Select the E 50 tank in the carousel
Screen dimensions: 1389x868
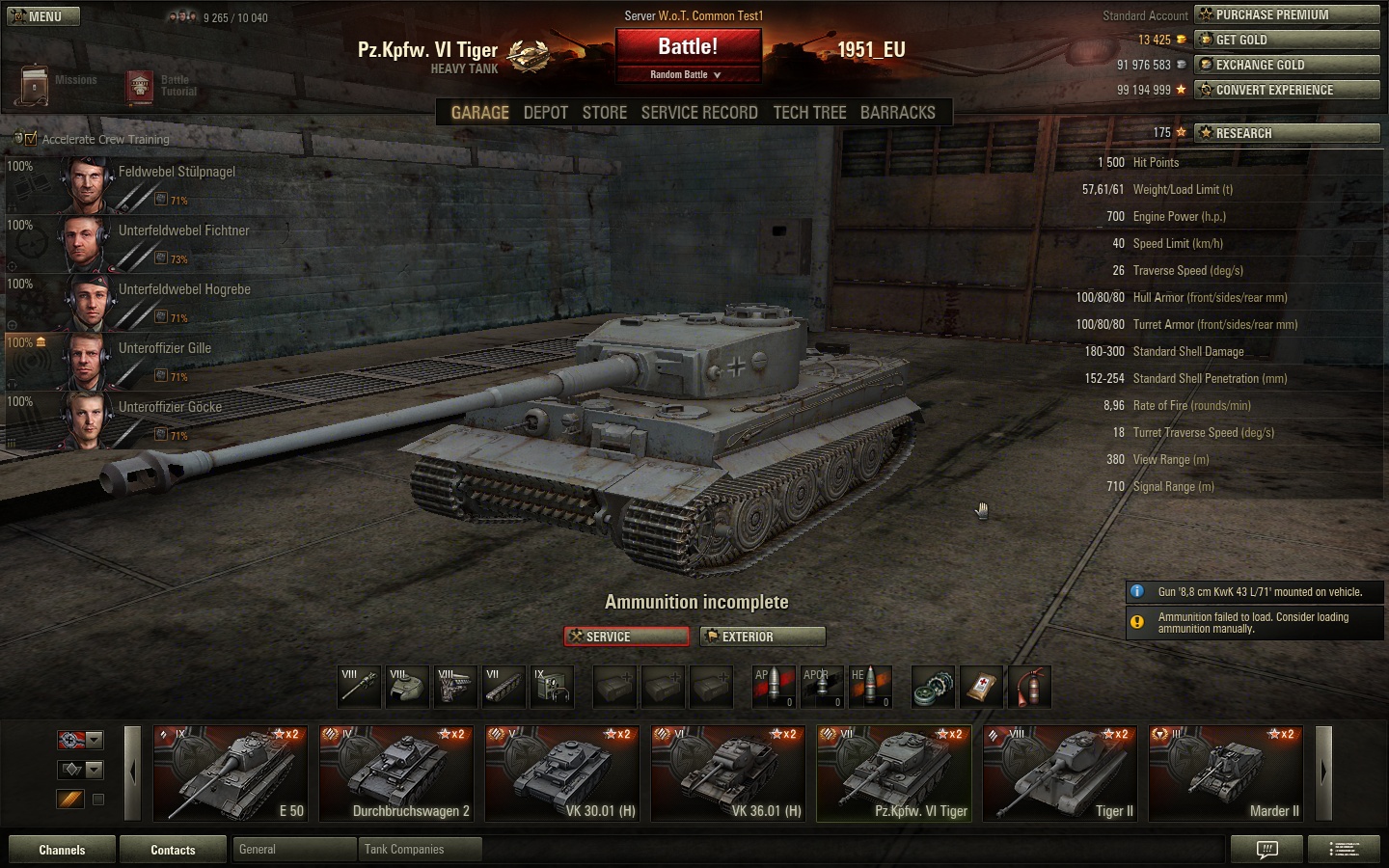coord(231,773)
